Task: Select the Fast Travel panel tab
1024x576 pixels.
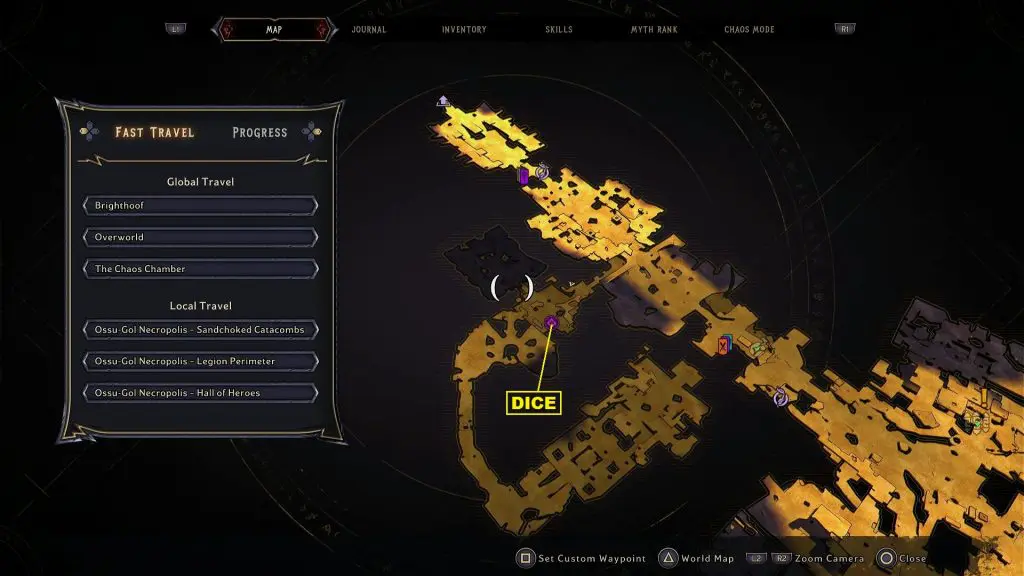Action: [154, 132]
